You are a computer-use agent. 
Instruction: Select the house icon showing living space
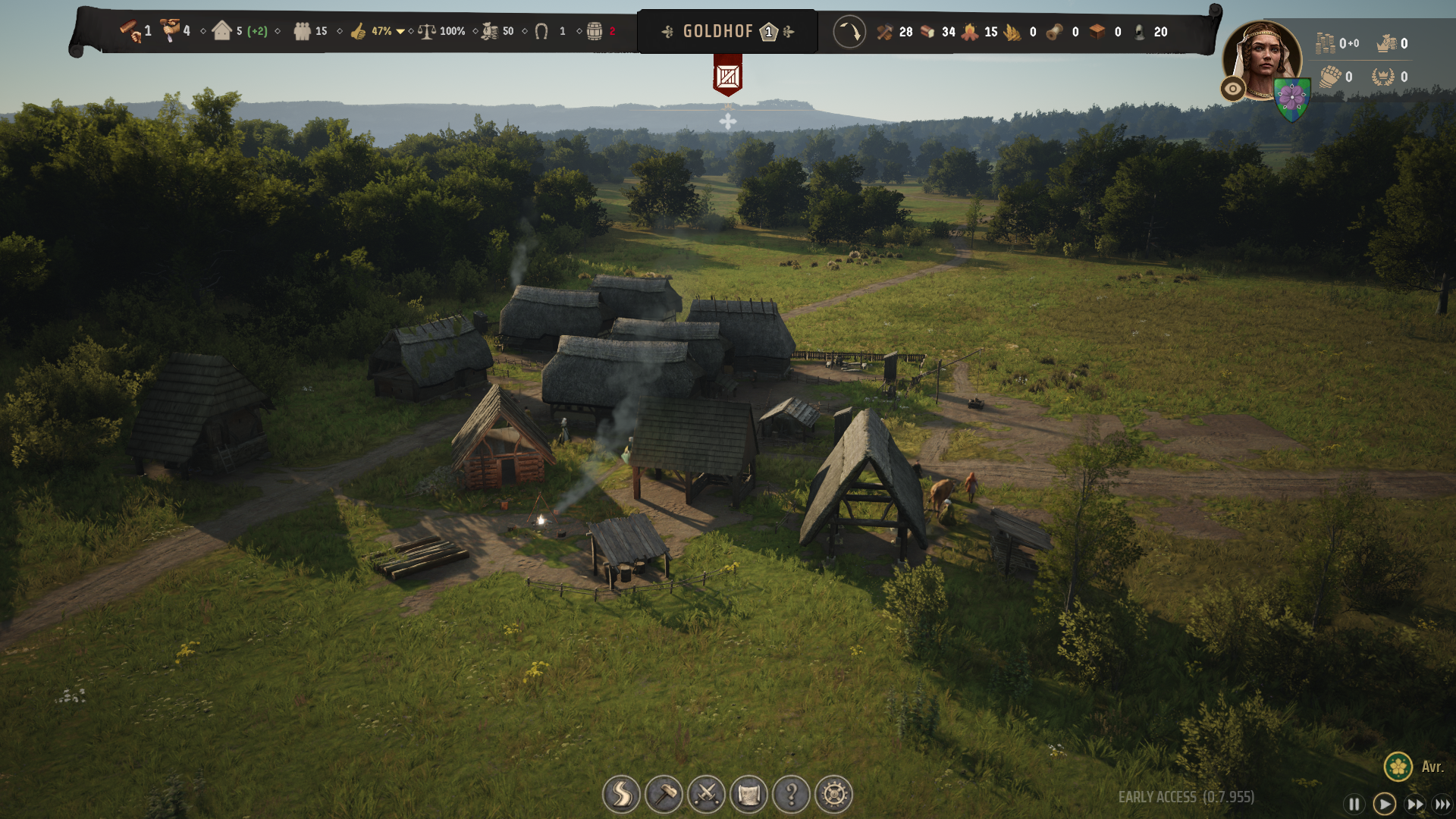point(222,31)
